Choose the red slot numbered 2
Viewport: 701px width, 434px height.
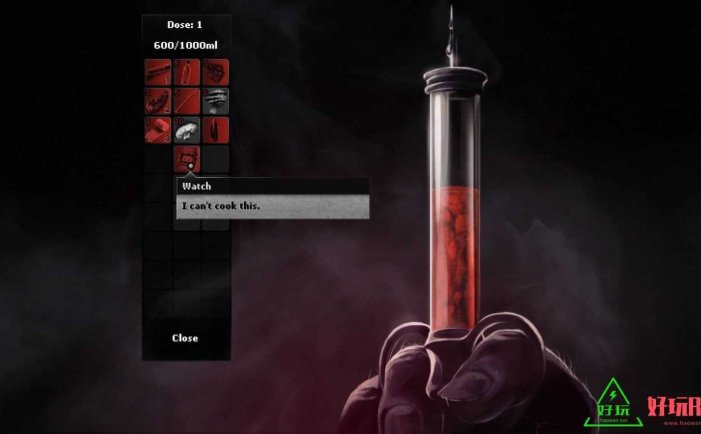point(158,101)
